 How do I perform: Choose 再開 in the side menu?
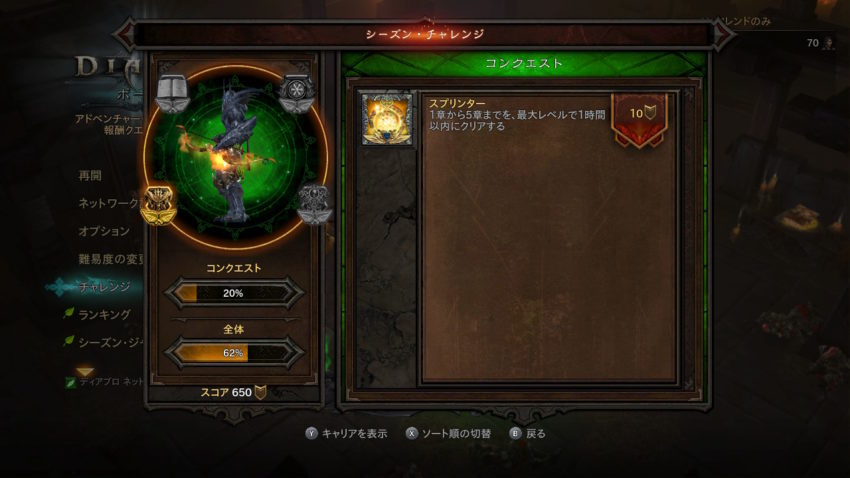pyautogui.click(x=90, y=175)
